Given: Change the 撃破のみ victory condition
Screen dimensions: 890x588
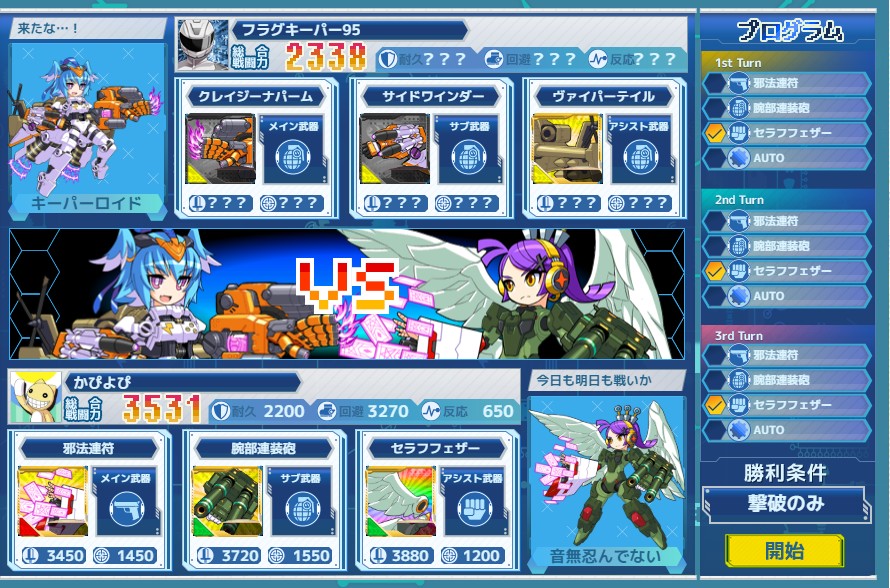Looking at the screenshot, I should tap(784, 504).
